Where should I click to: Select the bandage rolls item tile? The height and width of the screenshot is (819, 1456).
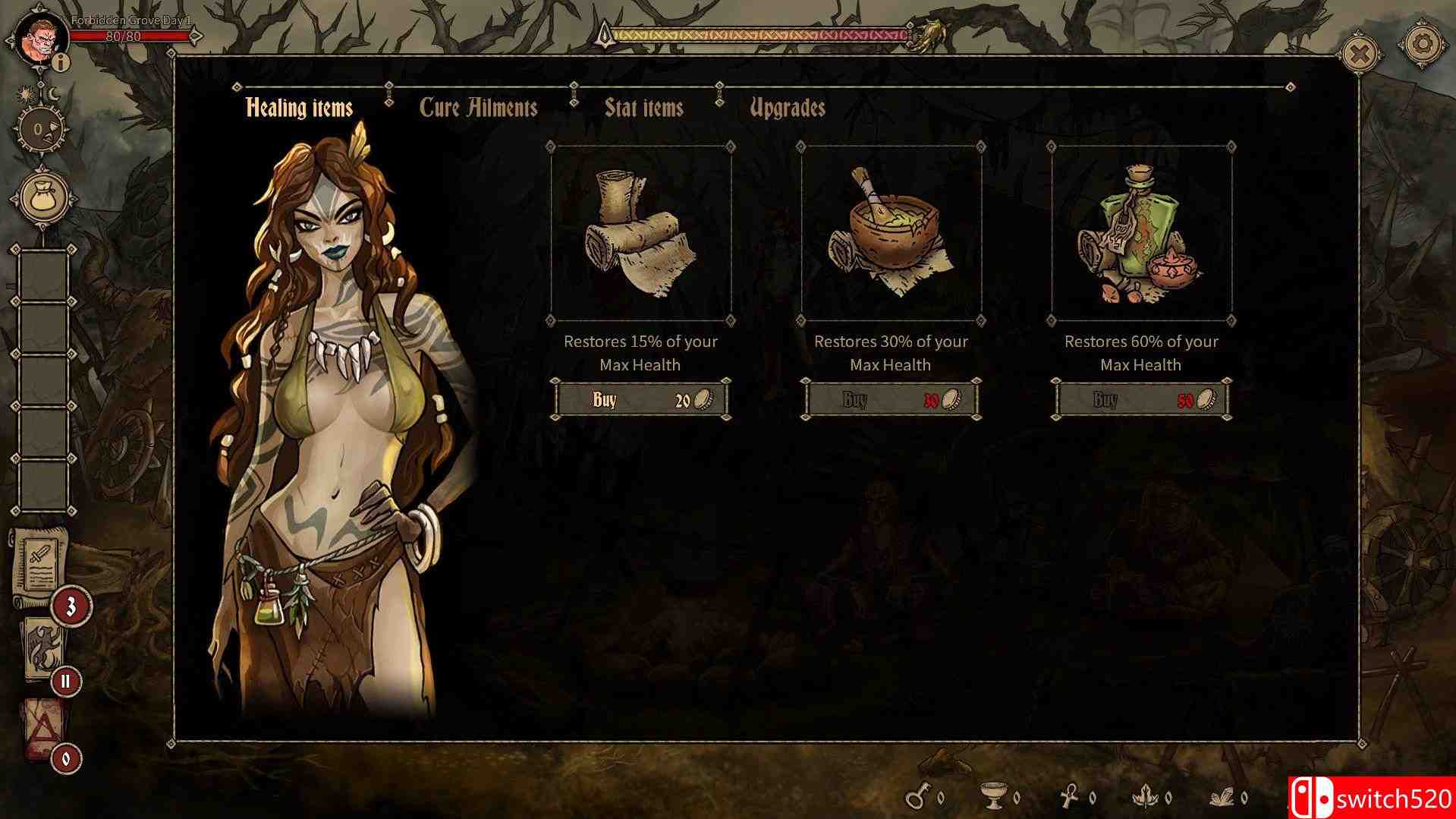641,234
